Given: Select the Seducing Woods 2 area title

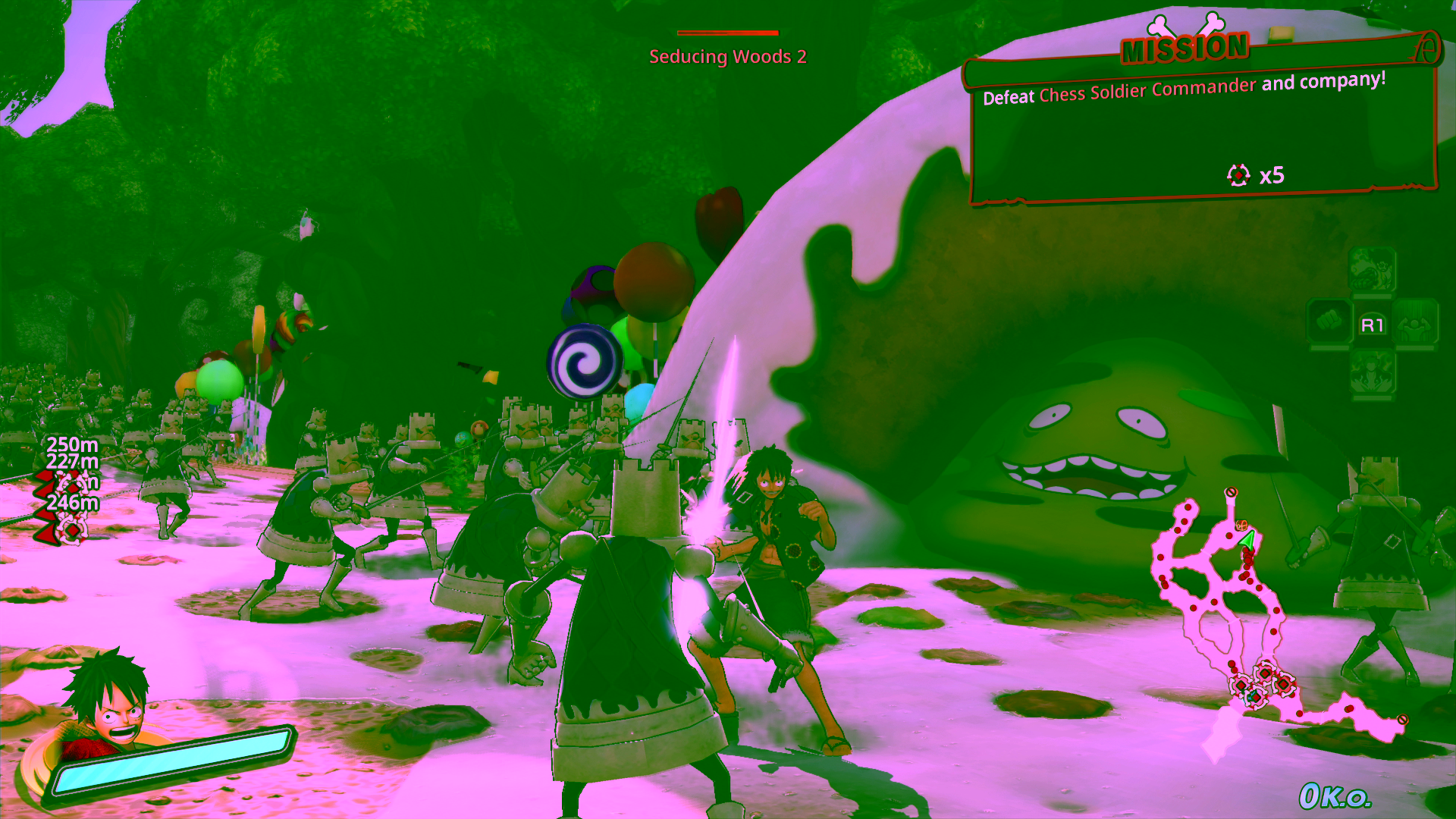Looking at the screenshot, I should pos(728,55).
